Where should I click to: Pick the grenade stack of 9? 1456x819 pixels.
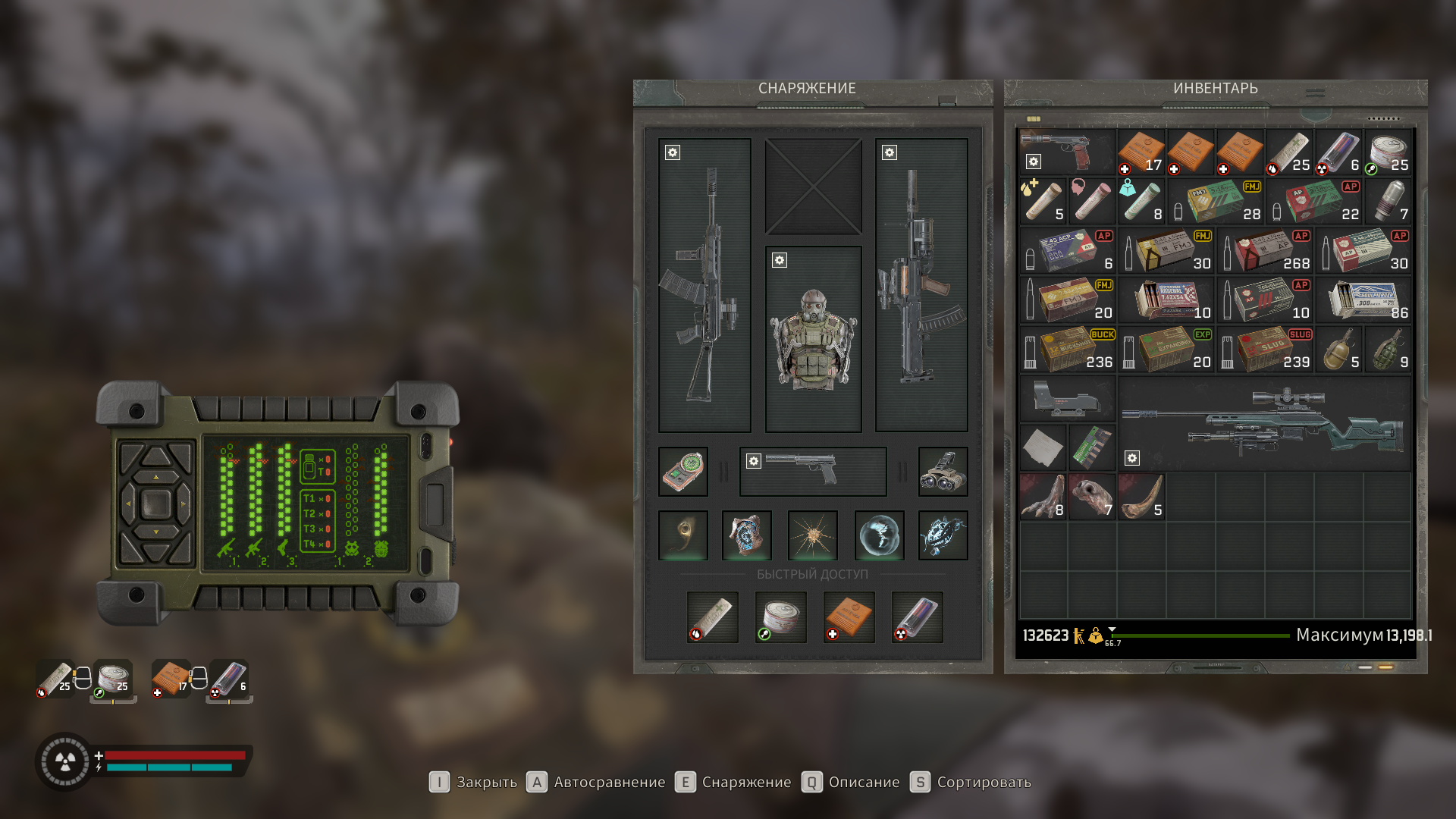click(x=1388, y=350)
